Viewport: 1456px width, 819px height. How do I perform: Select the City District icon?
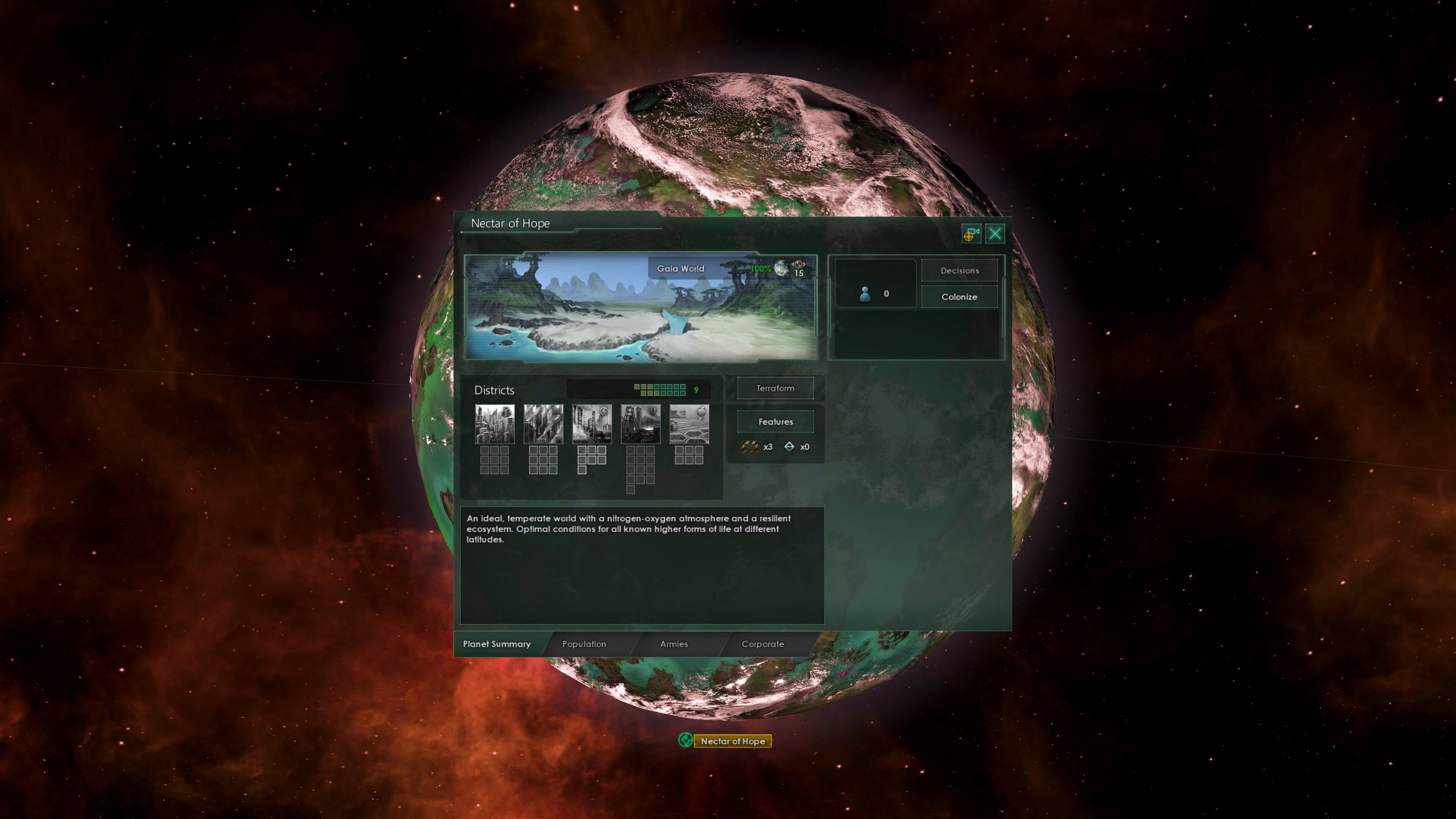tap(494, 424)
